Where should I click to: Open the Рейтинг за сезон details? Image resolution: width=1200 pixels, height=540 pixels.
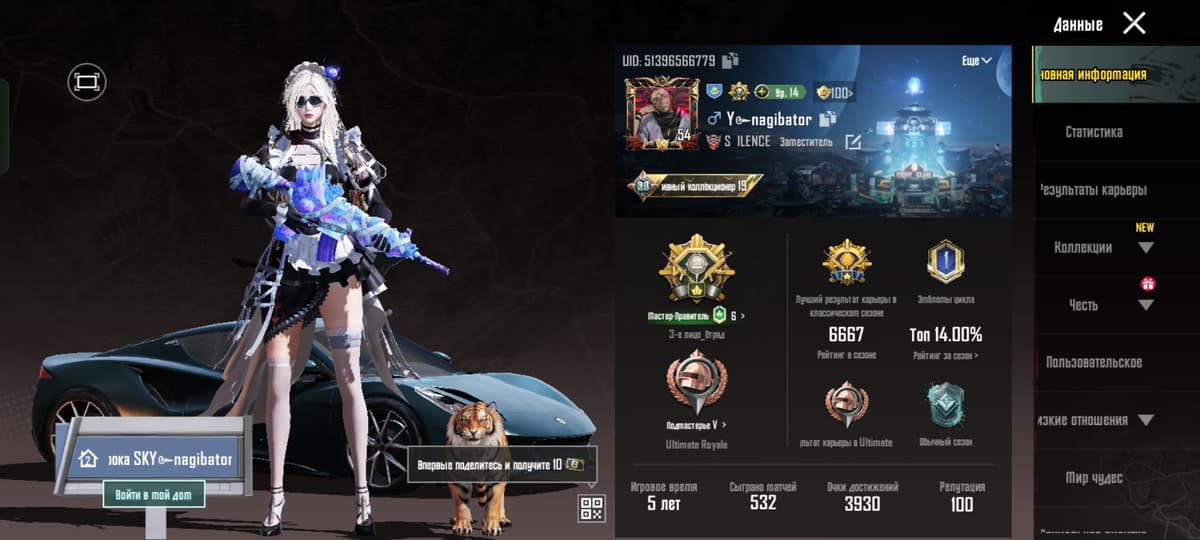[x=945, y=355]
